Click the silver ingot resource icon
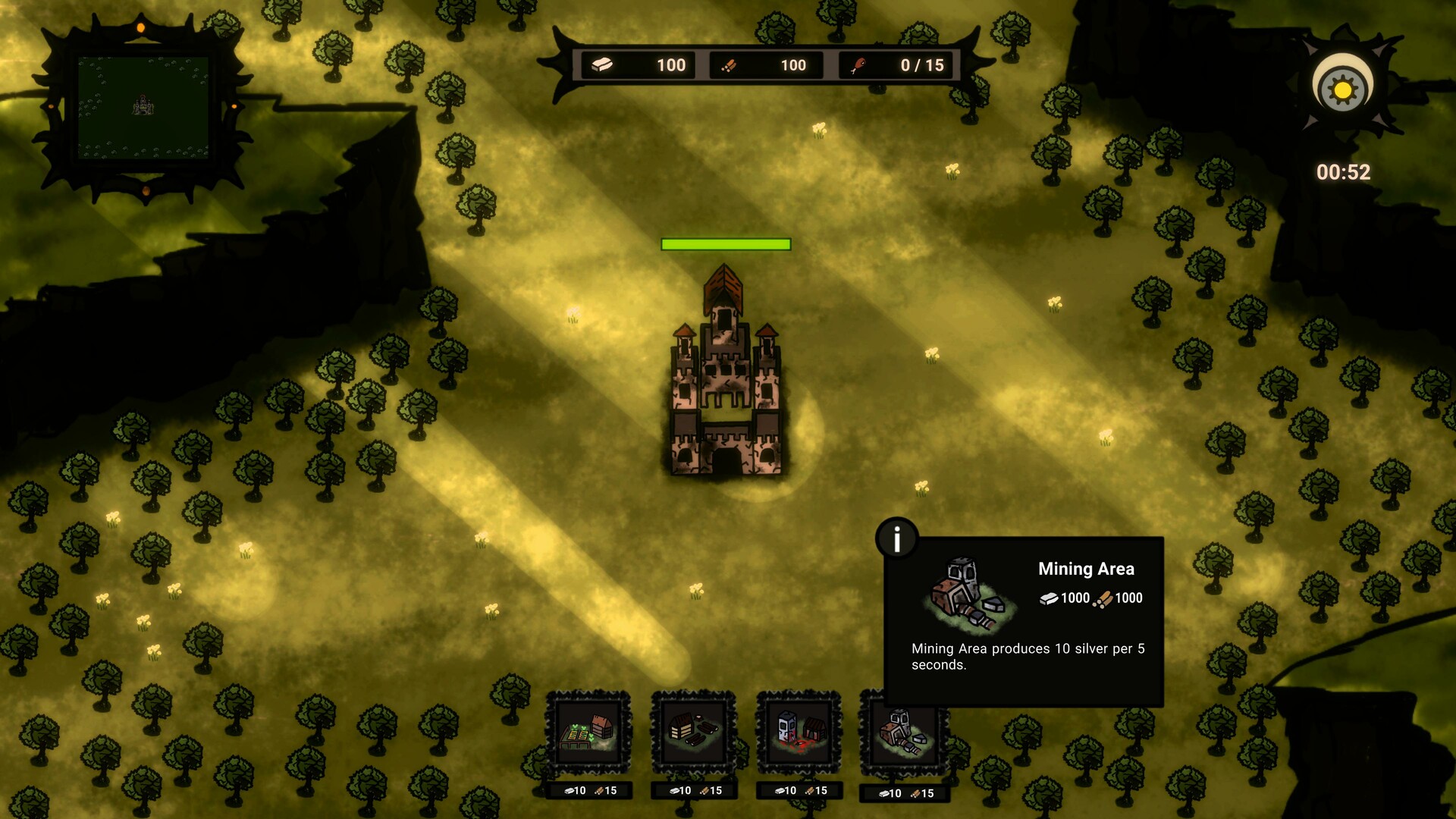The width and height of the screenshot is (1456, 819). 598,65
